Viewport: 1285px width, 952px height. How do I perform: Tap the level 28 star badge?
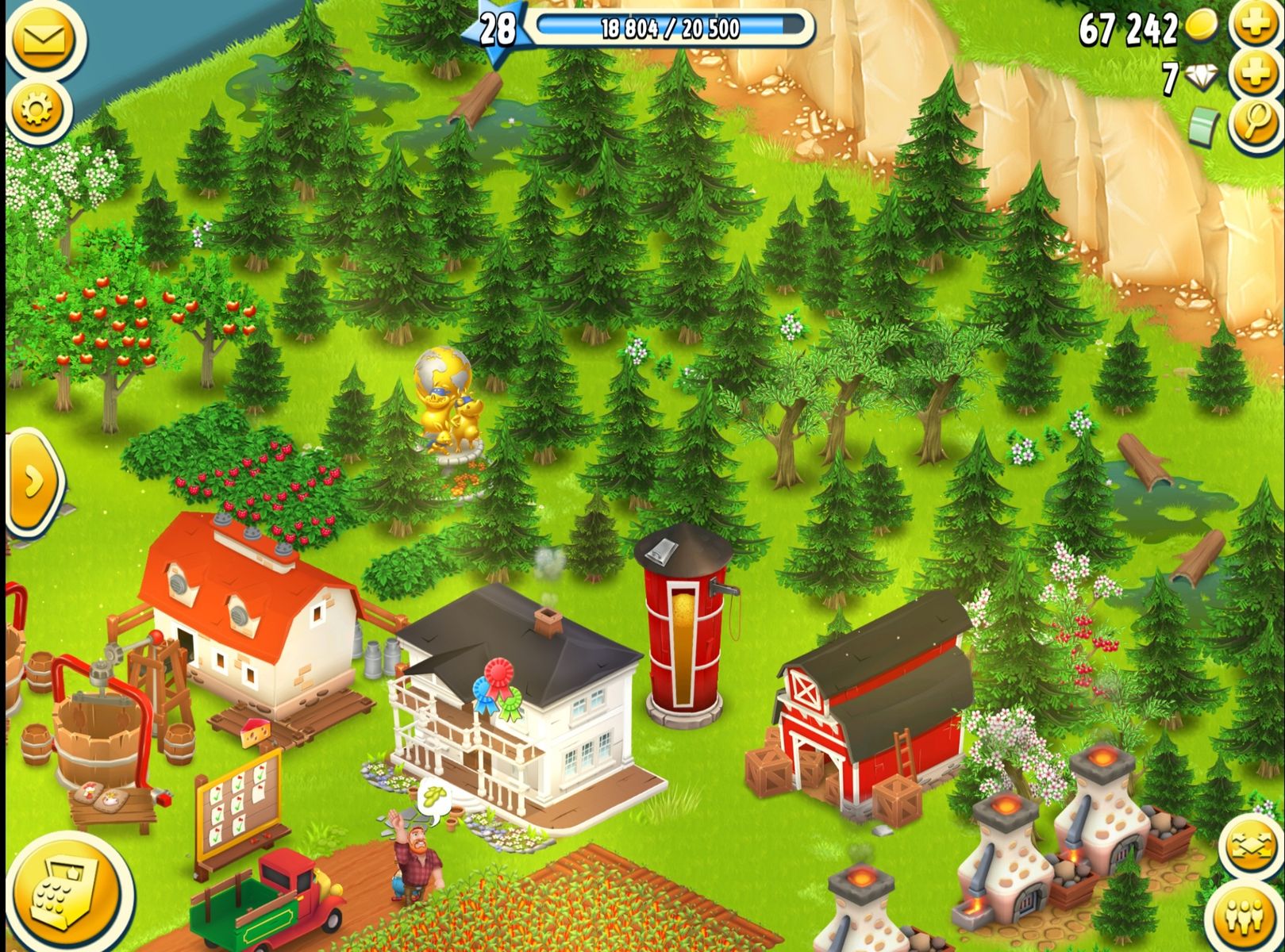pos(494,30)
